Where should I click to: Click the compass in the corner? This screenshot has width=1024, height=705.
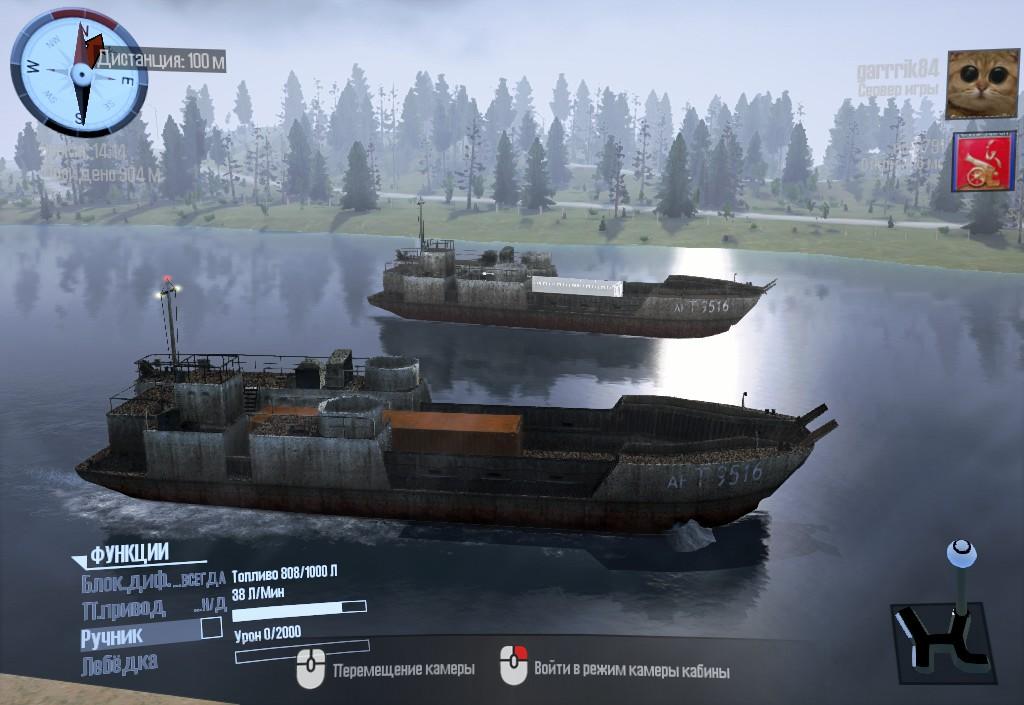pyautogui.click(x=78, y=71)
